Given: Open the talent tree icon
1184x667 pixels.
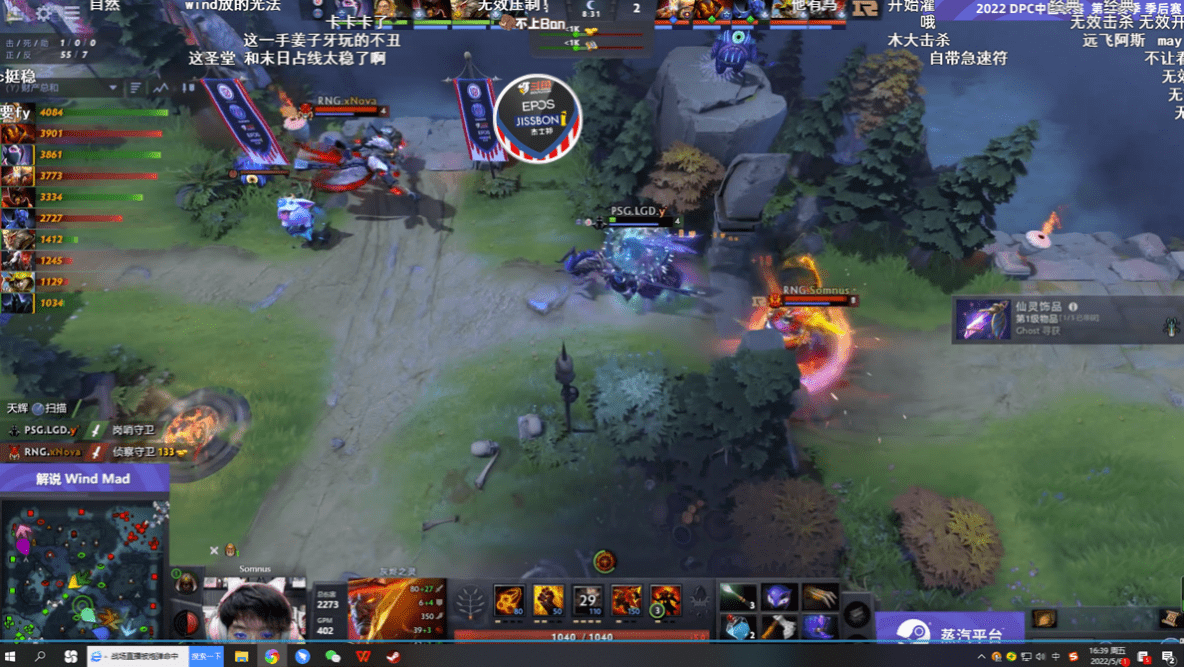Looking at the screenshot, I should (470, 602).
